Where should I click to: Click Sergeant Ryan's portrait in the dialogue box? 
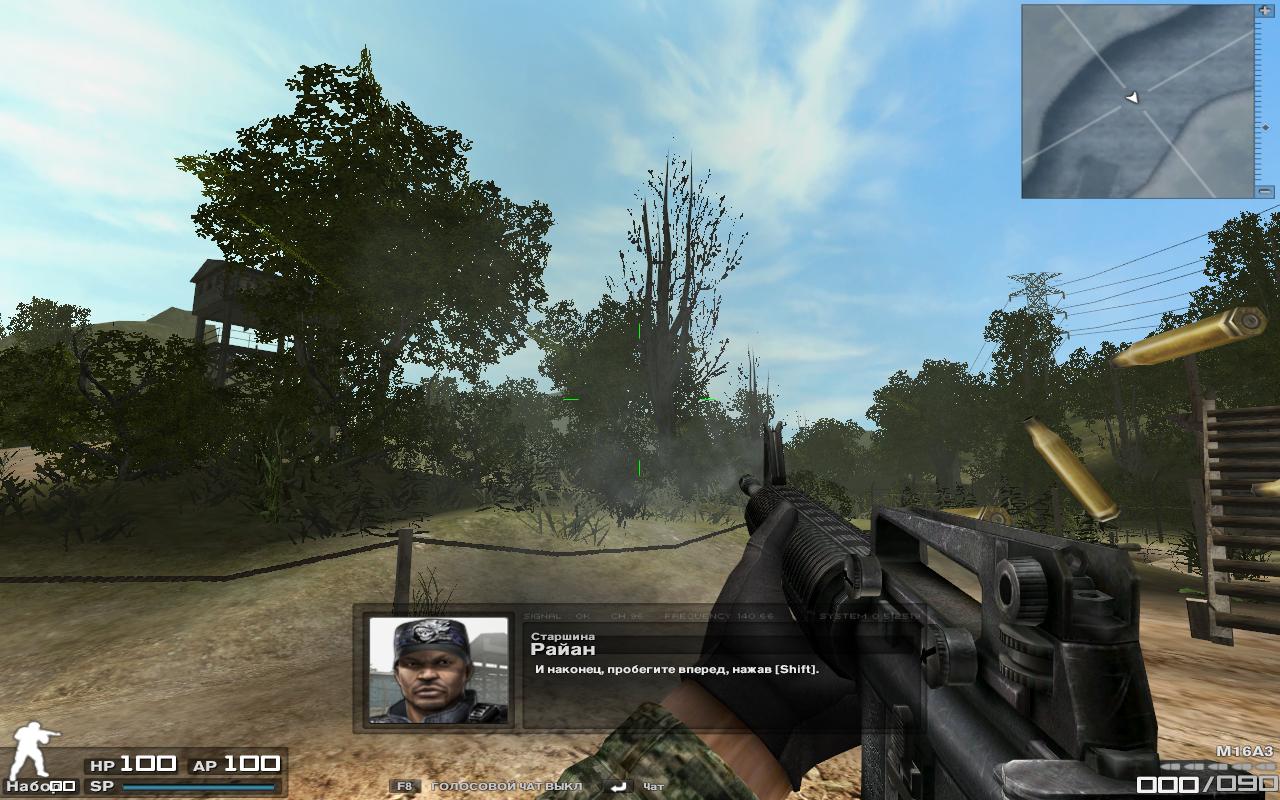438,669
